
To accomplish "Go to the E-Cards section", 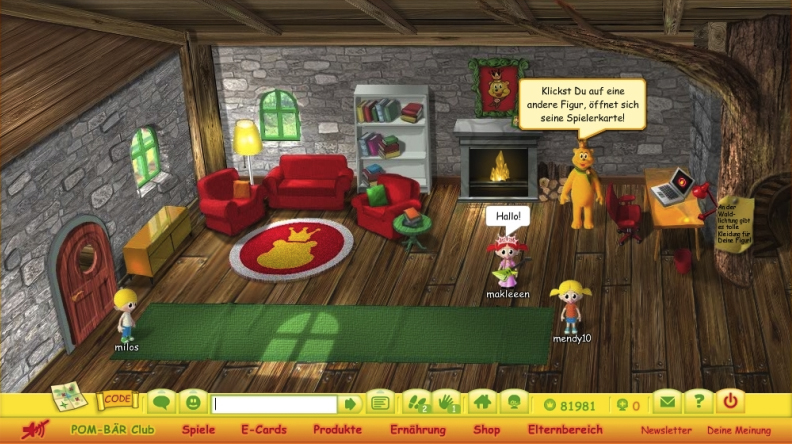I will (264, 430).
